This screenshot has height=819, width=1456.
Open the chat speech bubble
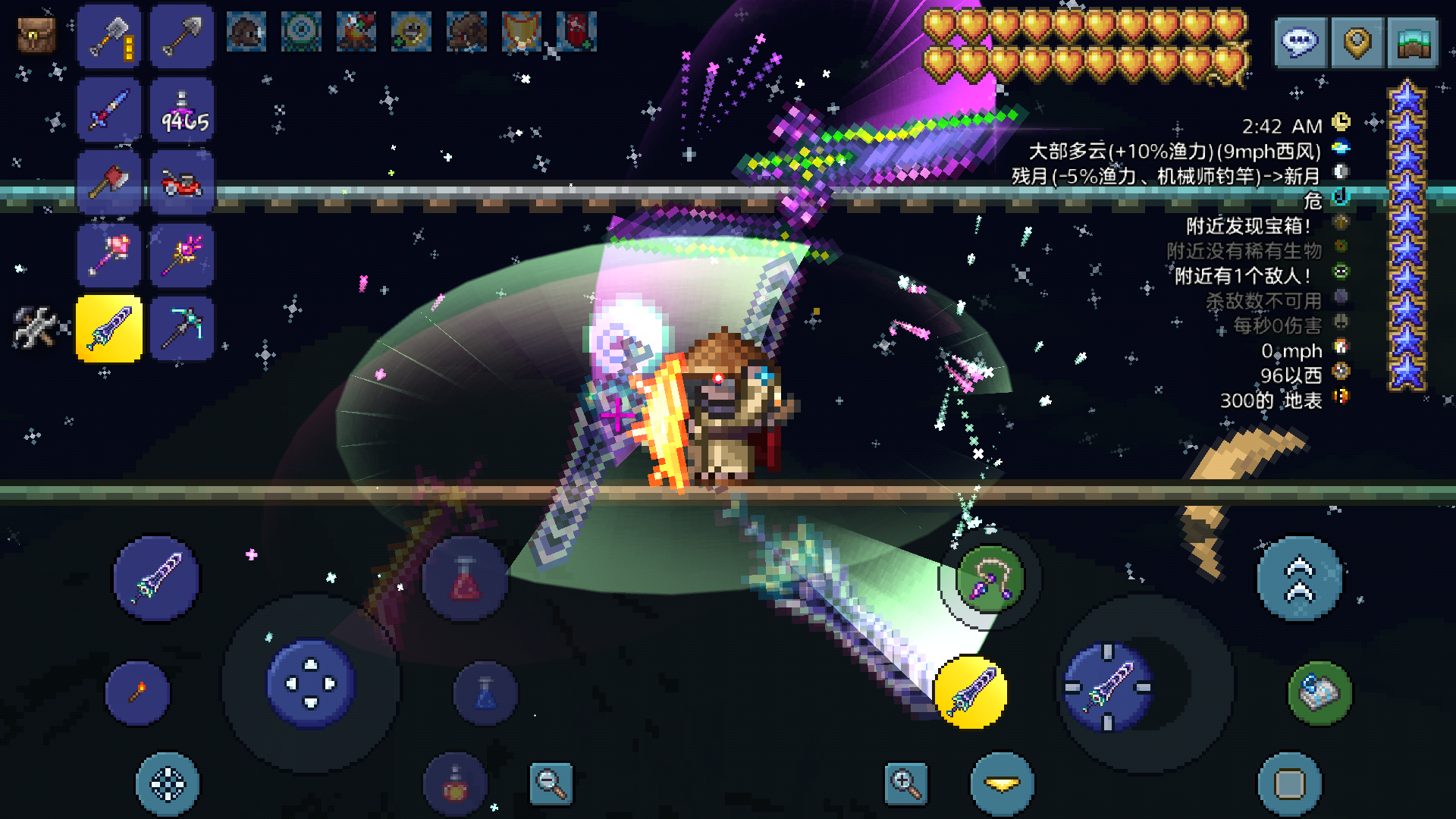[x=1300, y=42]
